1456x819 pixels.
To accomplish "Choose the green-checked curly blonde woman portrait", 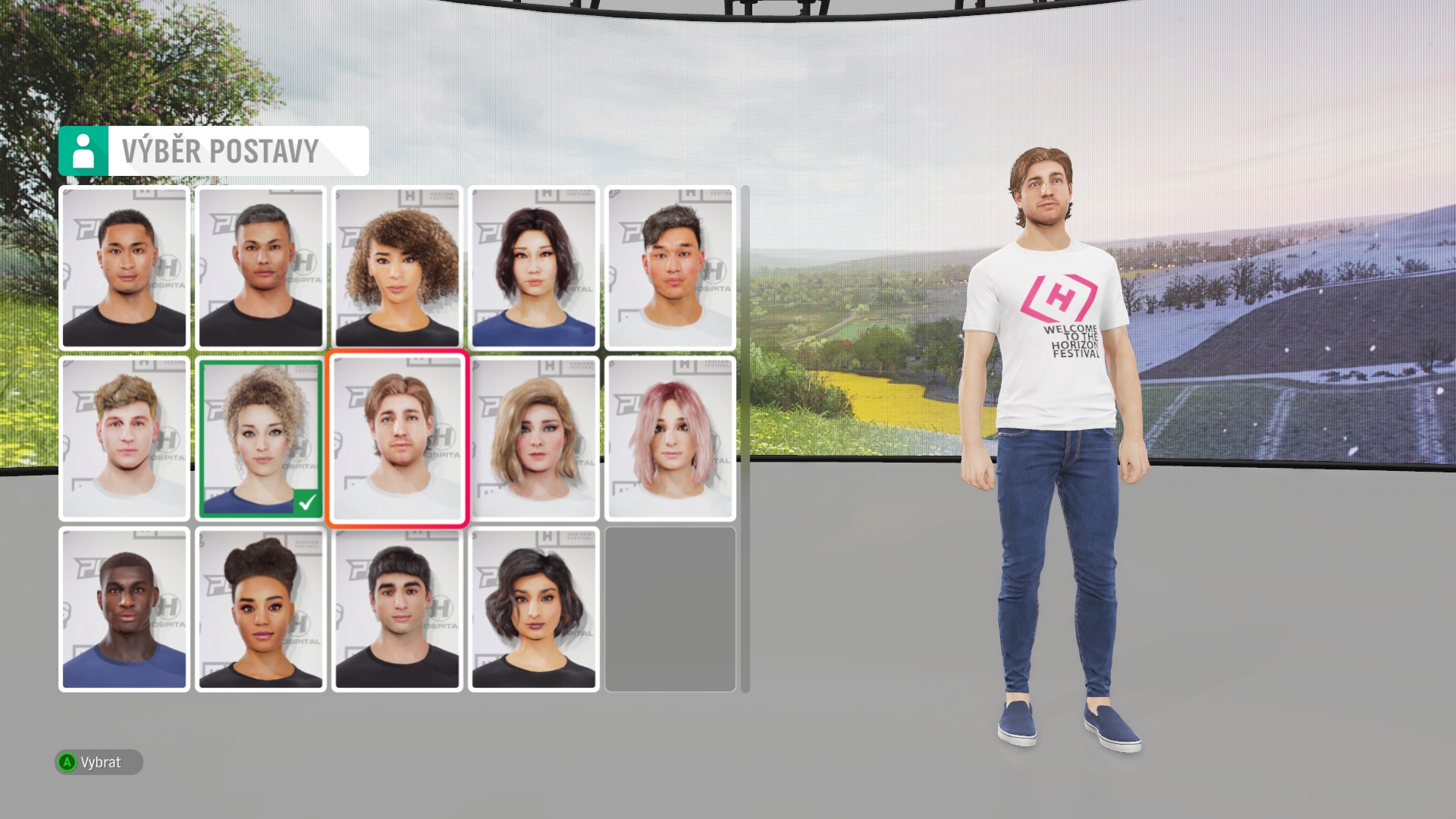I will pyautogui.click(x=260, y=438).
